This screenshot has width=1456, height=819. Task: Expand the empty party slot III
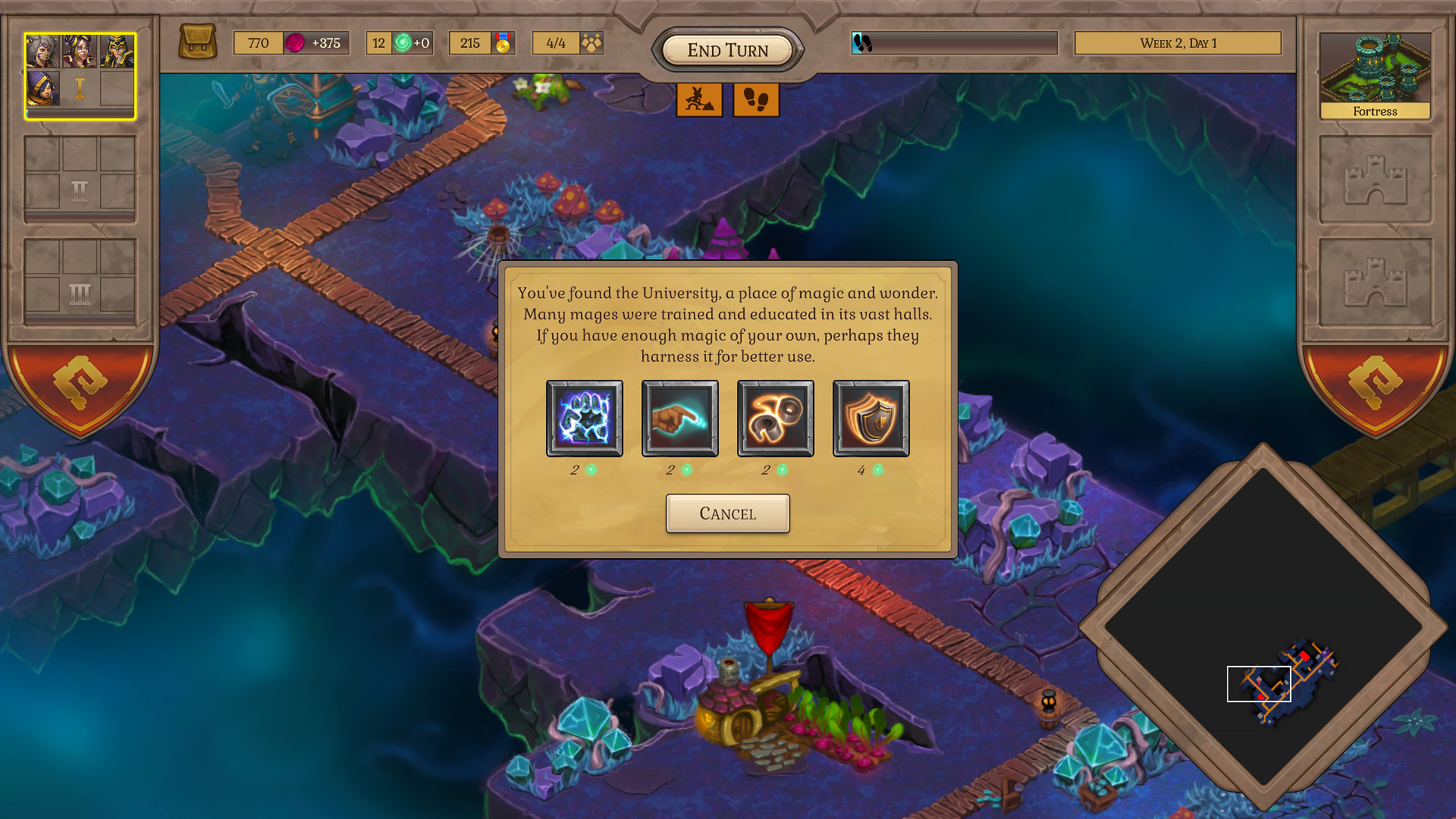pyautogui.click(x=79, y=279)
